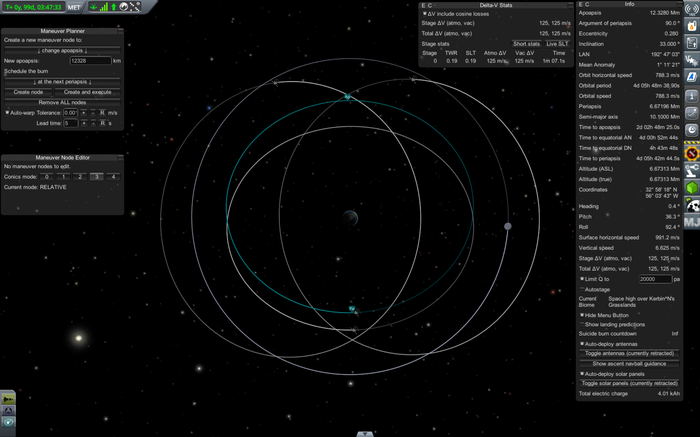The height and width of the screenshot is (437, 700).
Task: Toggle the MET time display button
Action: click(75, 7)
